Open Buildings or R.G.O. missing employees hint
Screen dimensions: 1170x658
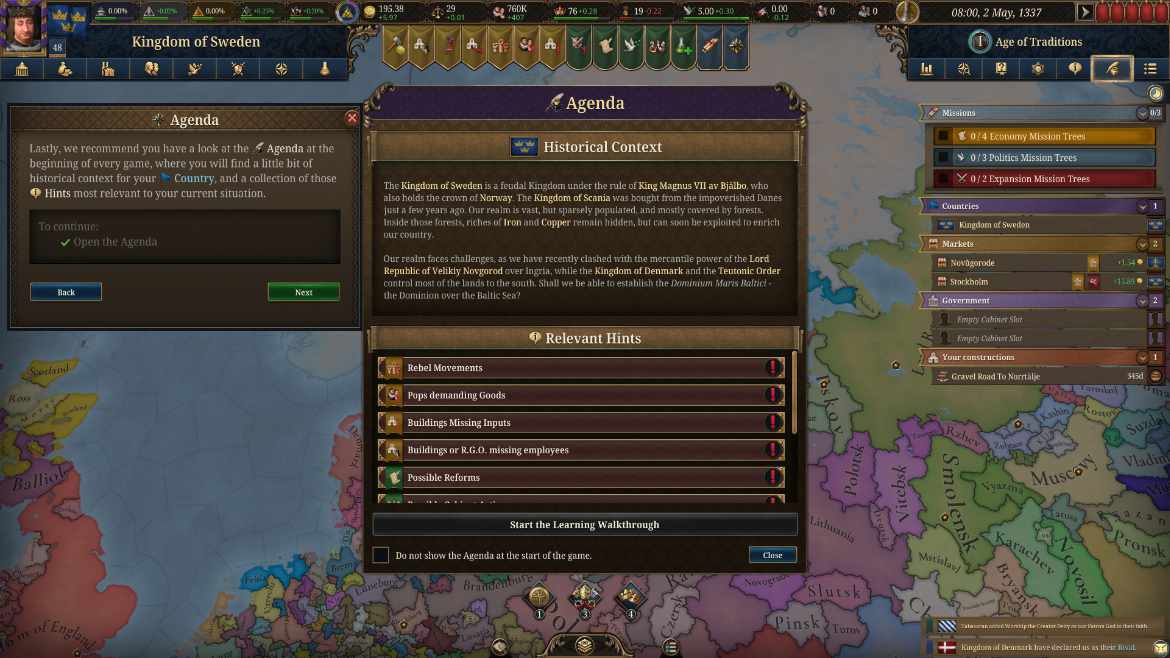tap(581, 450)
